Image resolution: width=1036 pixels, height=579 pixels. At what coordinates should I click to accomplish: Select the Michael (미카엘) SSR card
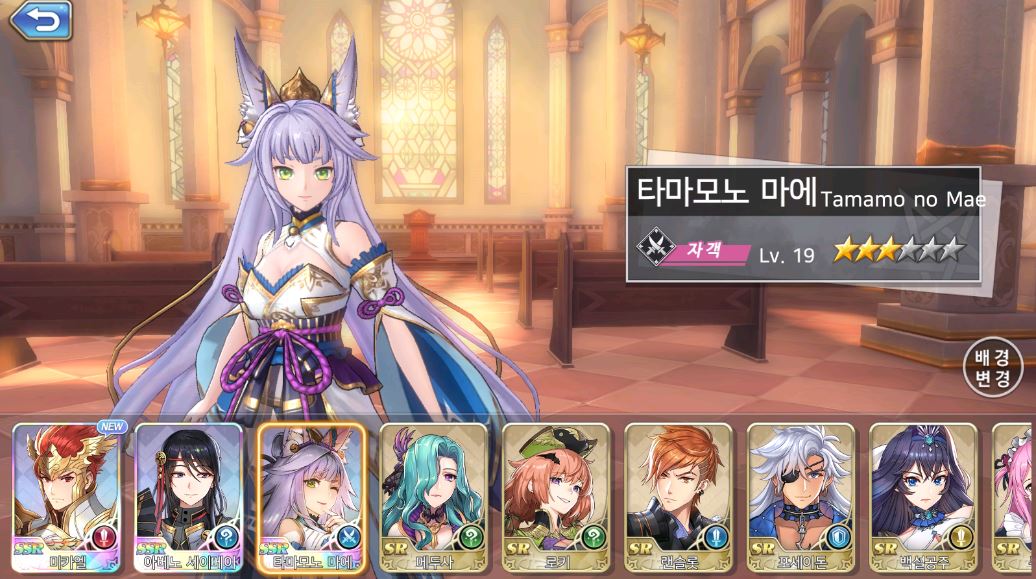point(65,497)
